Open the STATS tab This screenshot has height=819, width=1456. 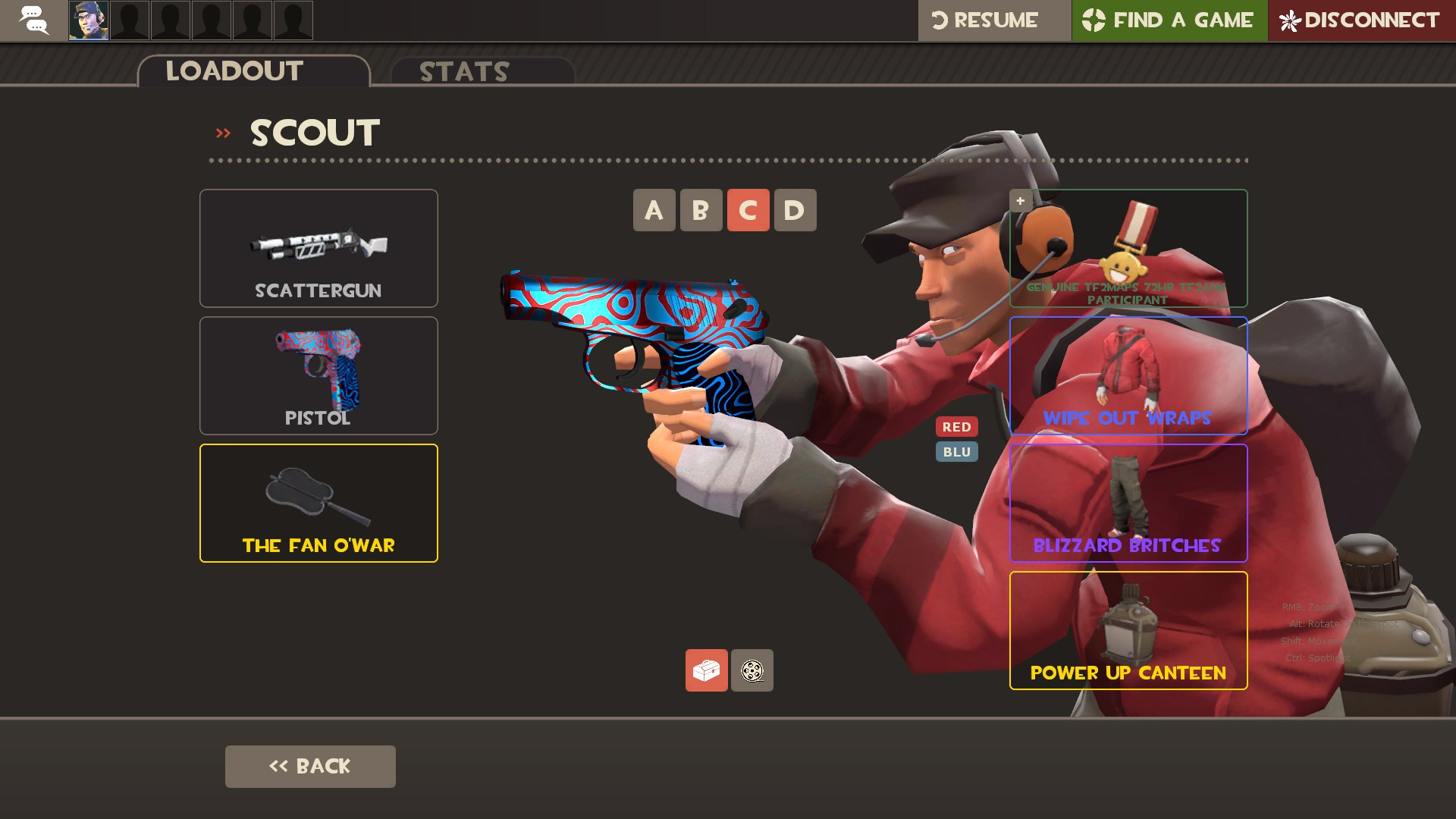click(463, 72)
